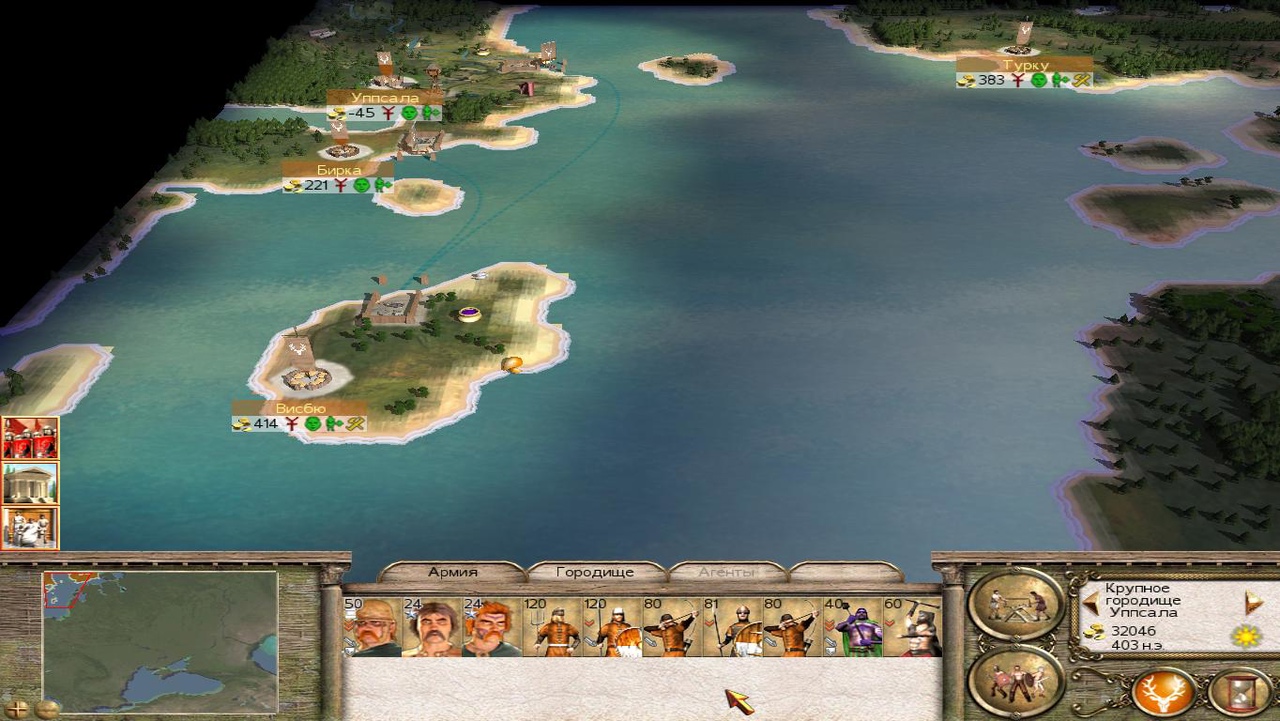The width and height of the screenshot is (1280, 721).
Task: Go to previous settlement with left arrow
Action: pos(1092,603)
